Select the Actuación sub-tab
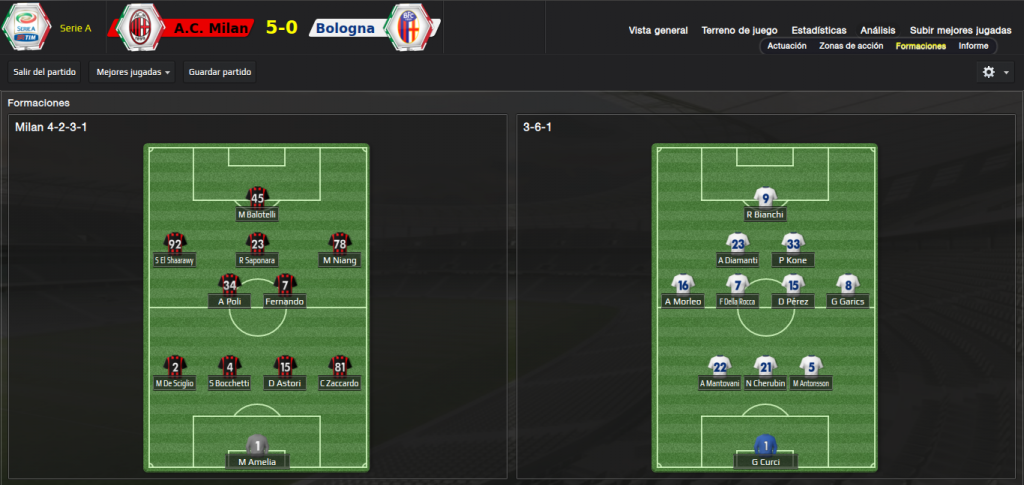This screenshot has width=1024, height=485. pyautogui.click(x=787, y=46)
